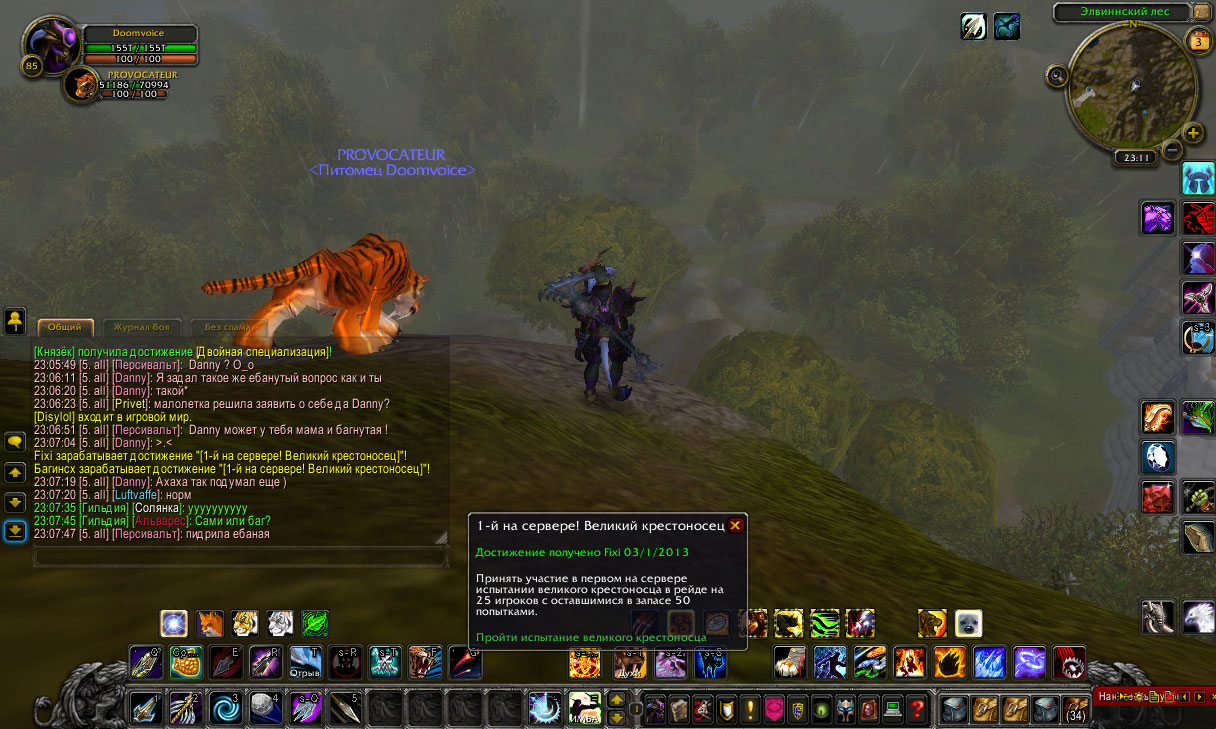Use the Отрыв ability on key T
The width and height of the screenshot is (1216, 729).
[305, 662]
